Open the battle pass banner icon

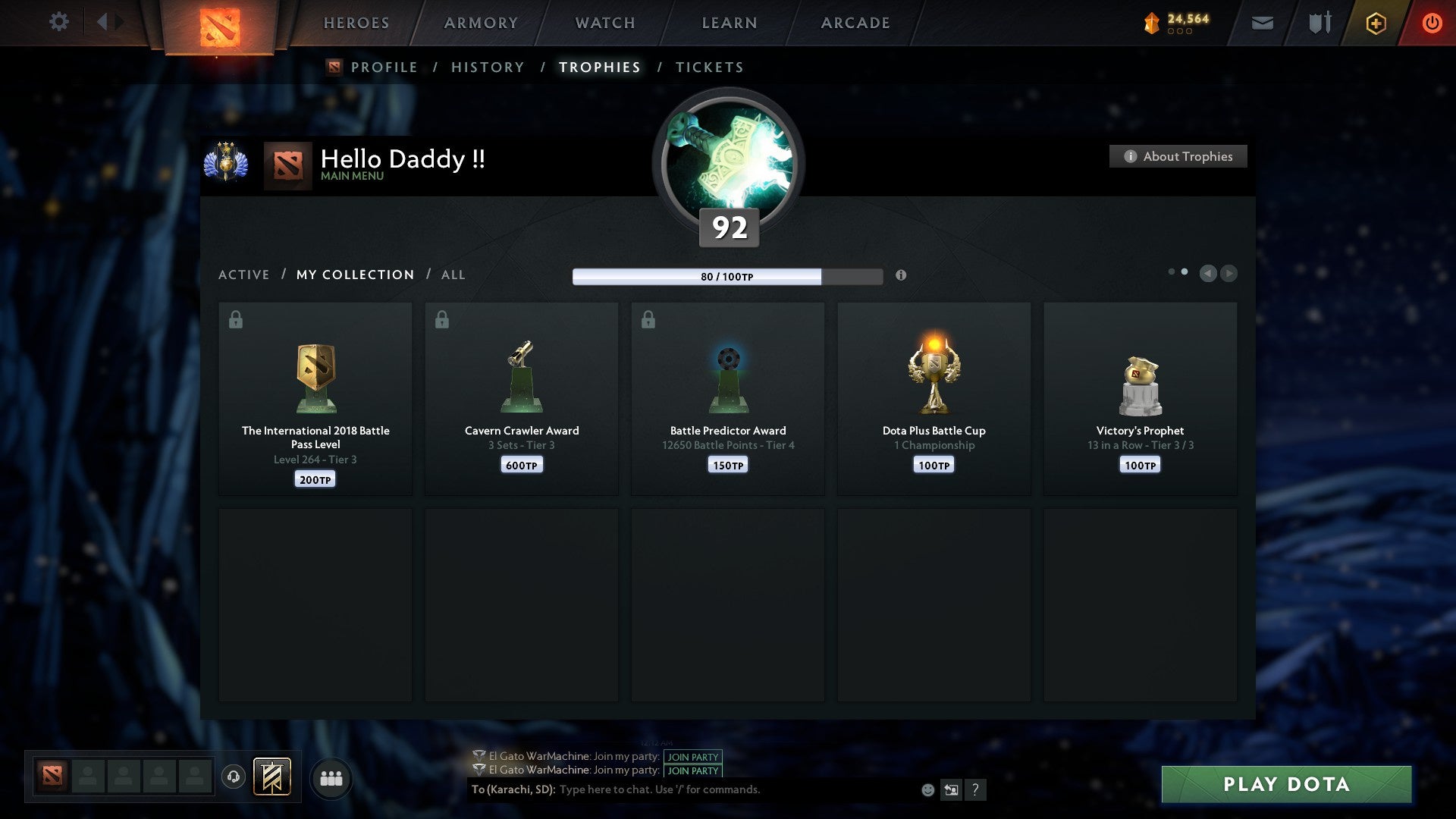click(272, 777)
